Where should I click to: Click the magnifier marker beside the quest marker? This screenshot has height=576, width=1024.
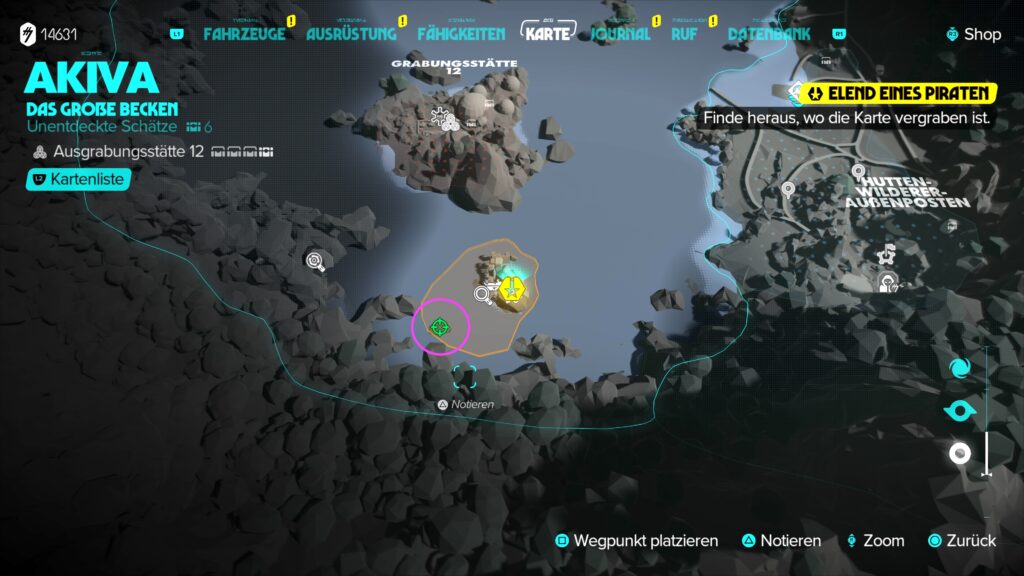point(484,294)
